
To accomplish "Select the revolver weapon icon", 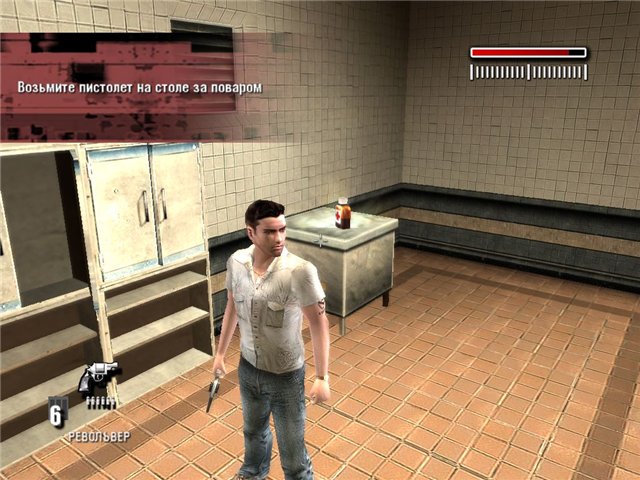I will coord(99,378).
